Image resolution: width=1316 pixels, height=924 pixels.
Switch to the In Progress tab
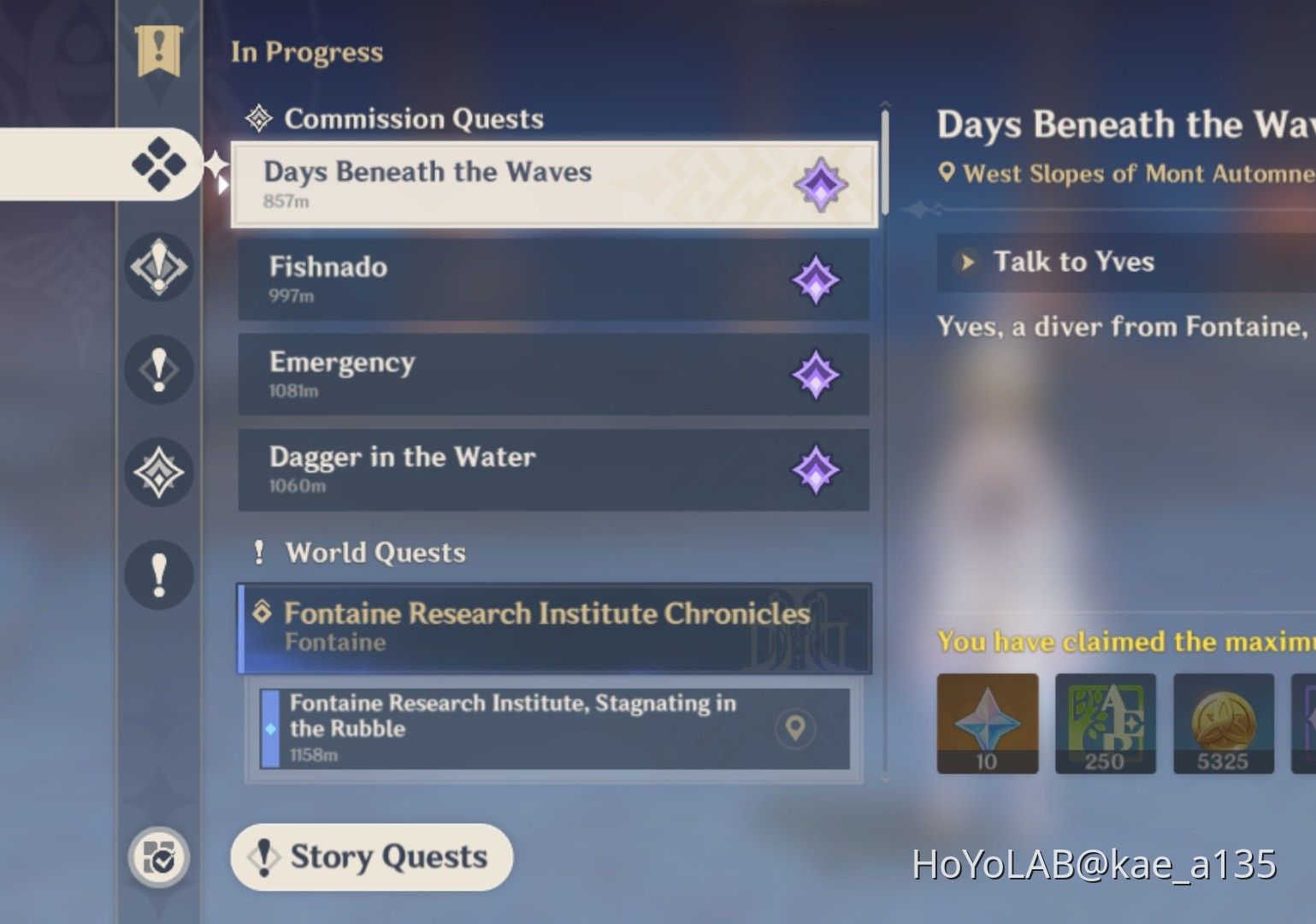click(306, 51)
